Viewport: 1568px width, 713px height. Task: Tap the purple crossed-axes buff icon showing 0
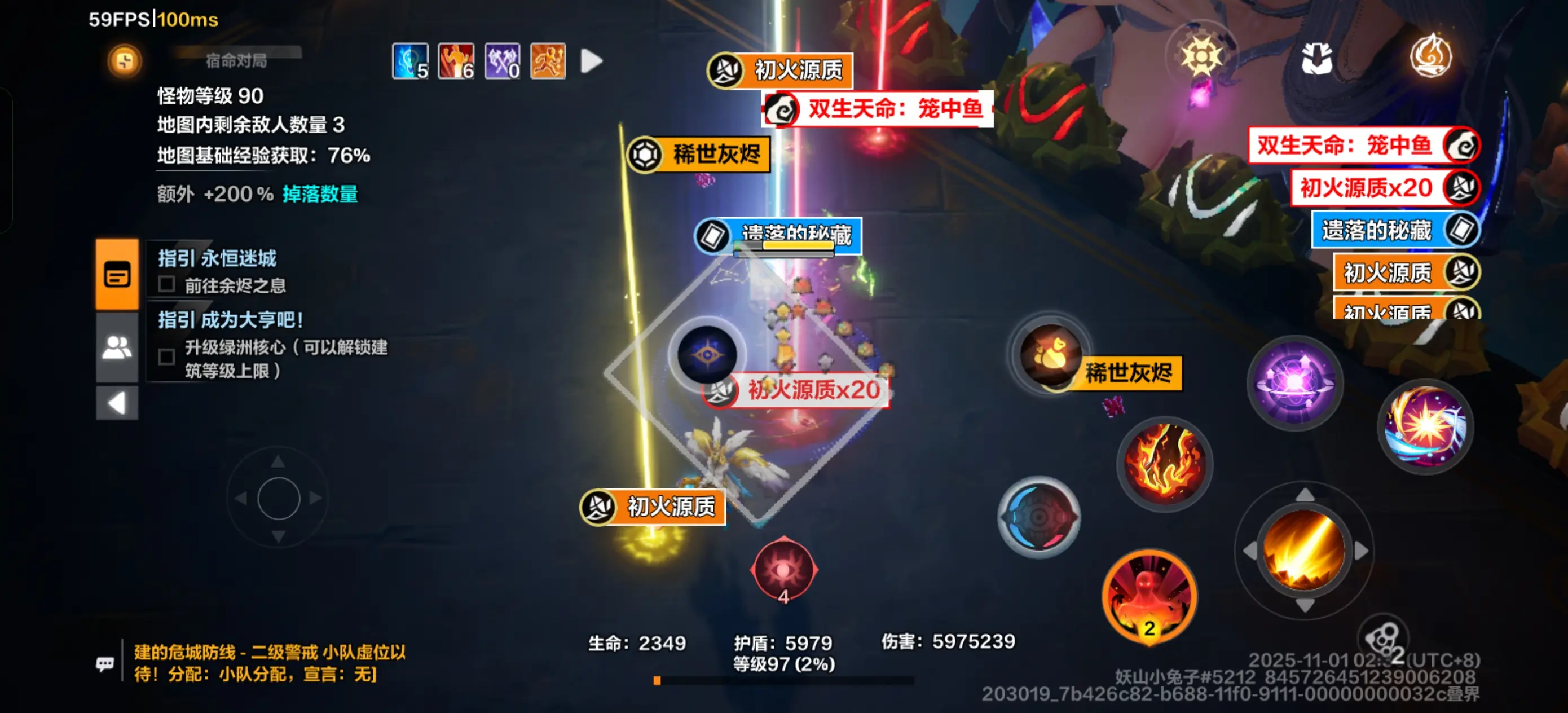click(x=501, y=61)
